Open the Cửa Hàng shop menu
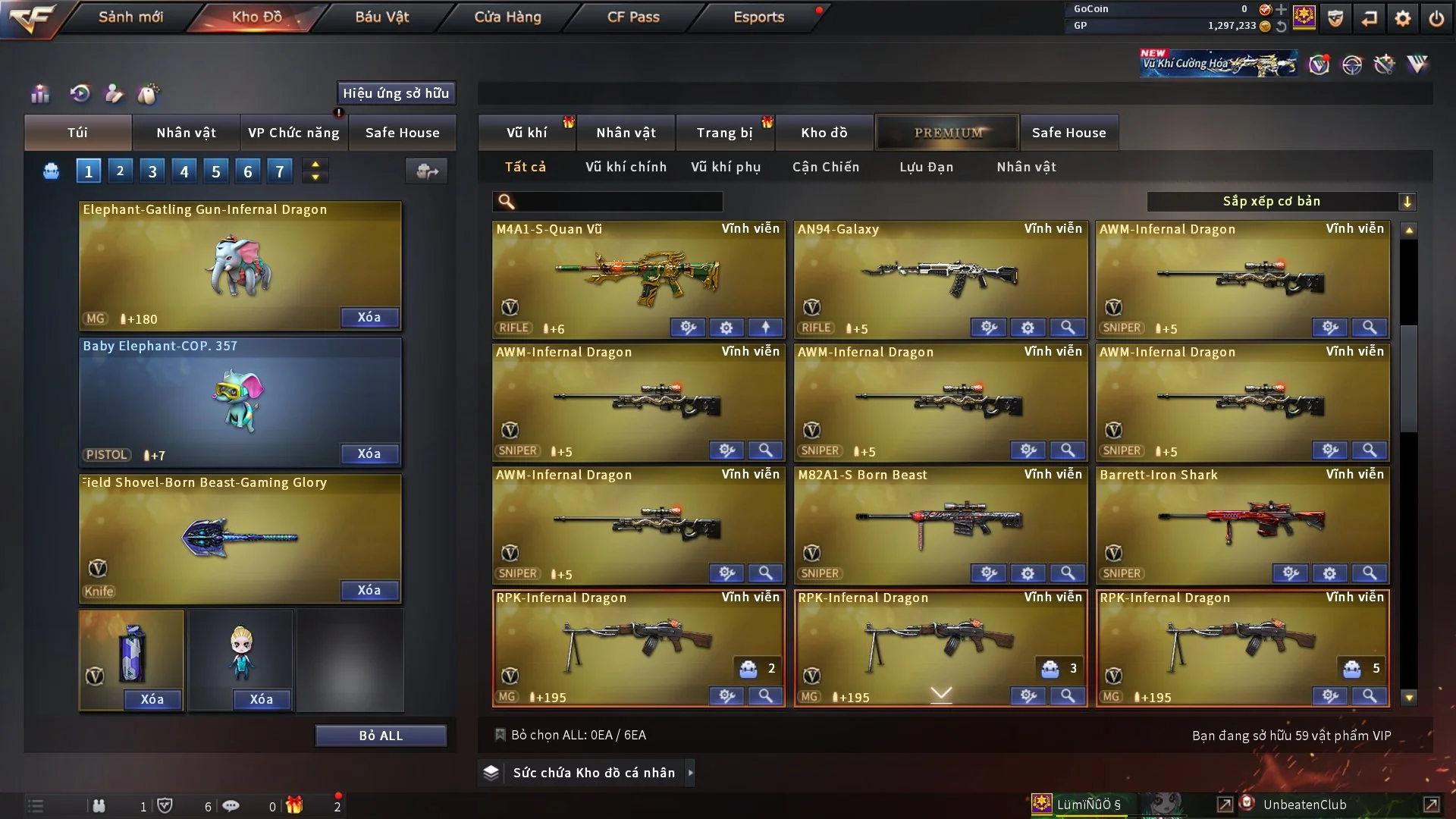The width and height of the screenshot is (1456, 819). tap(507, 17)
